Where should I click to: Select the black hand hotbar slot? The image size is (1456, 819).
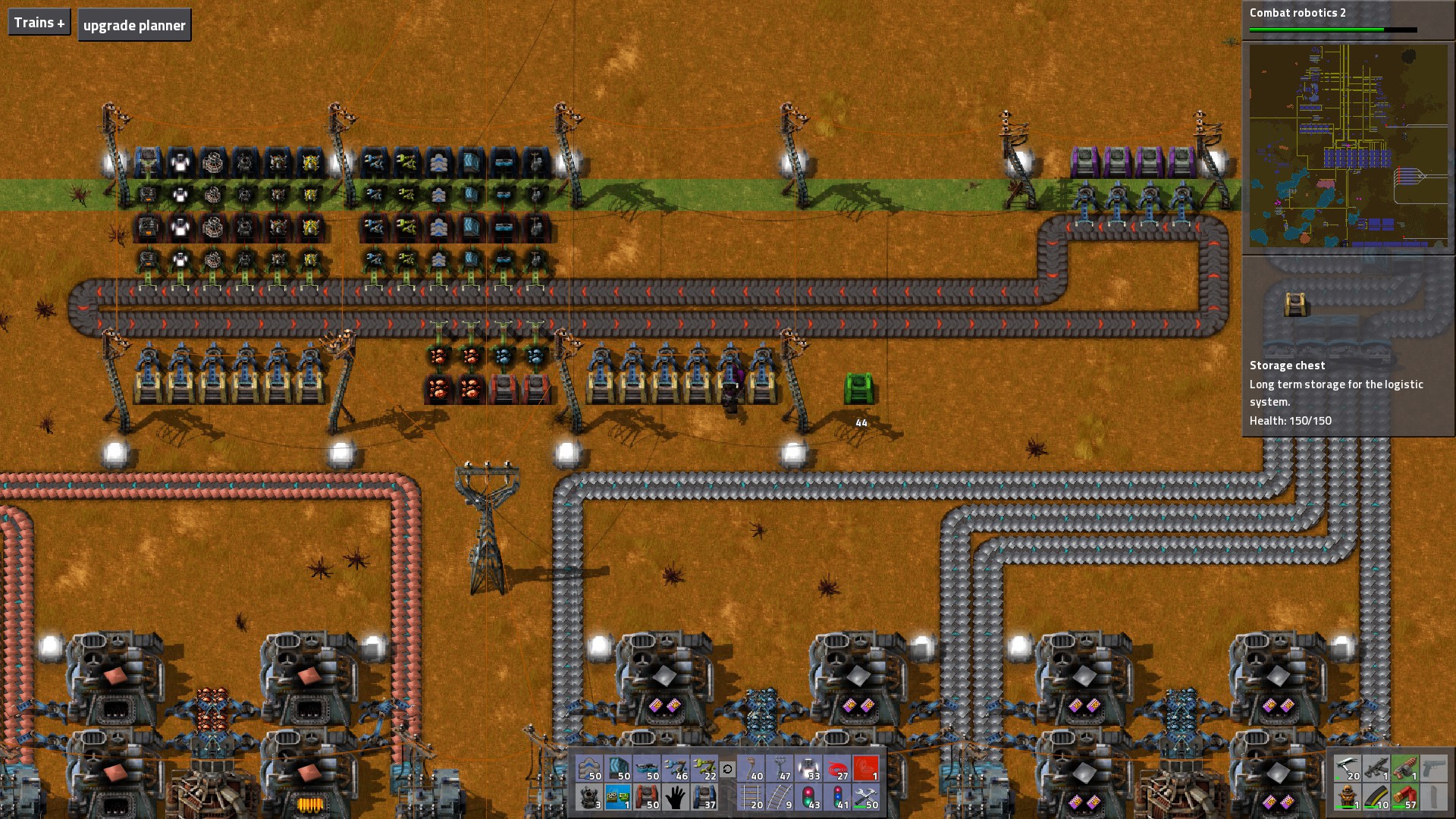point(676,798)
